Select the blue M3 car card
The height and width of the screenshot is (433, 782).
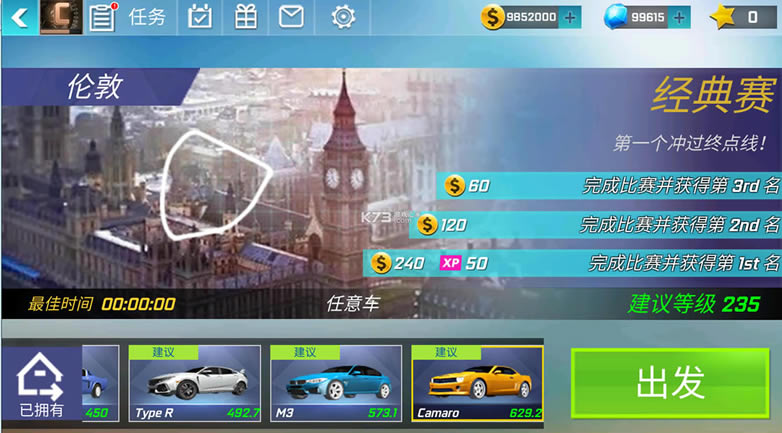tap(336, 383)
